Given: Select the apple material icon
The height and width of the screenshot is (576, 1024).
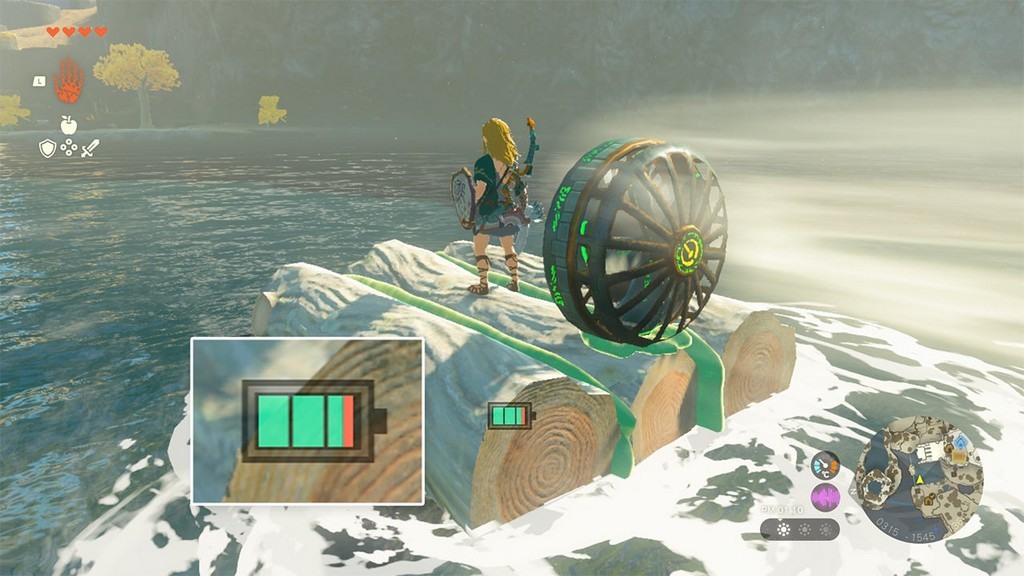Looking at the screenshot, I should (68, 125).
